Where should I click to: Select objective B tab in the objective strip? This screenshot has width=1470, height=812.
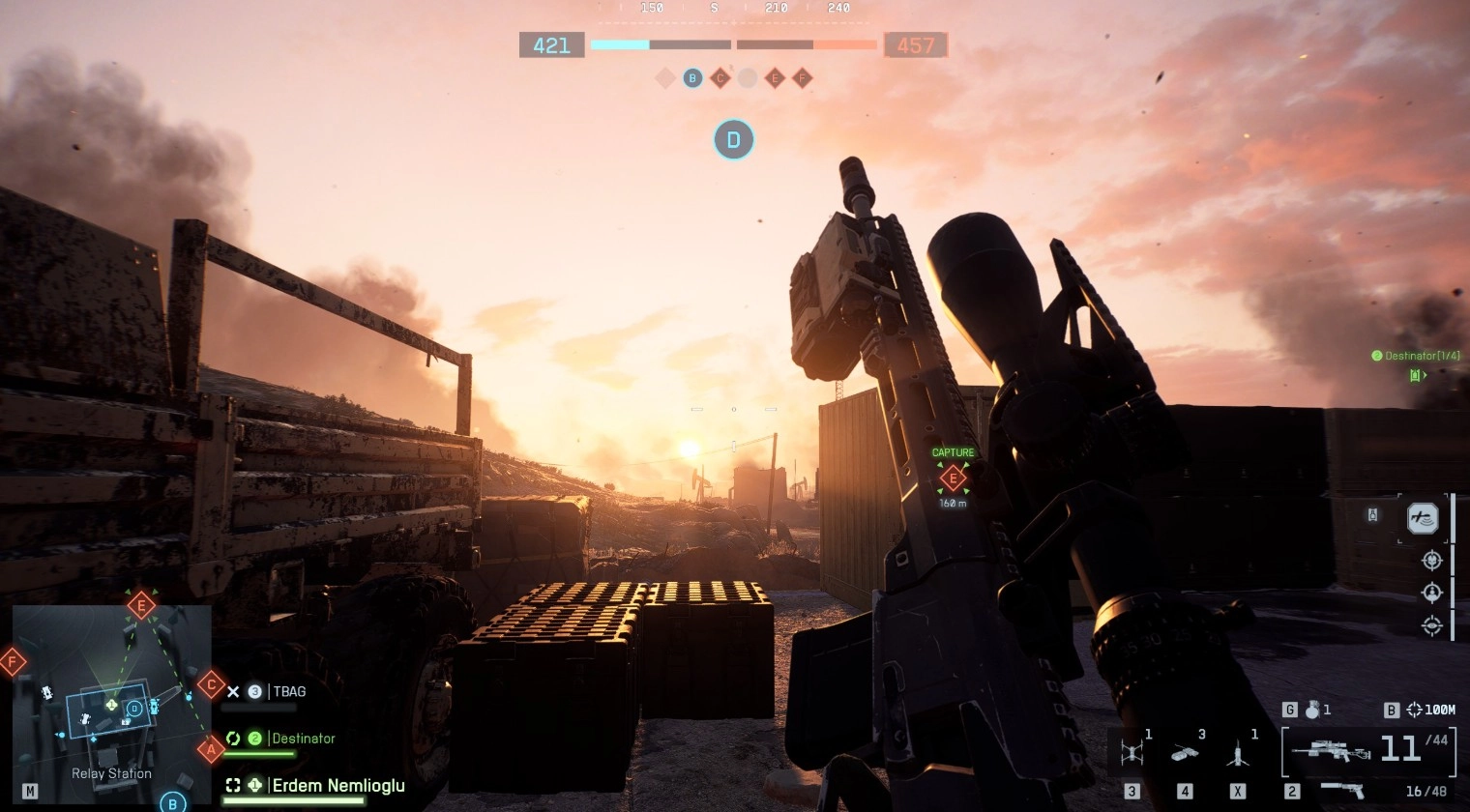[x=691, y=78]
